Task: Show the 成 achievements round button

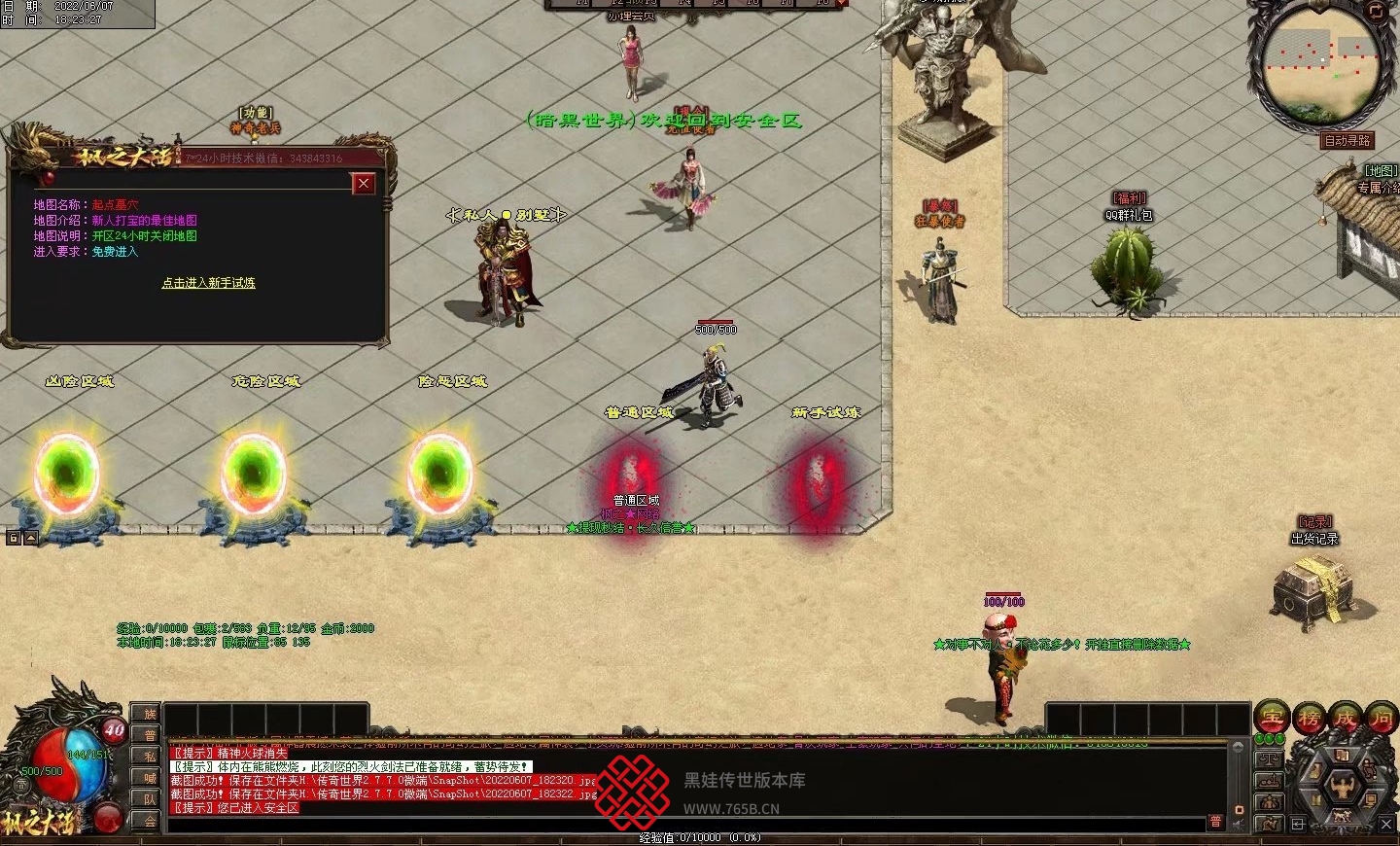Action: 1345,719
